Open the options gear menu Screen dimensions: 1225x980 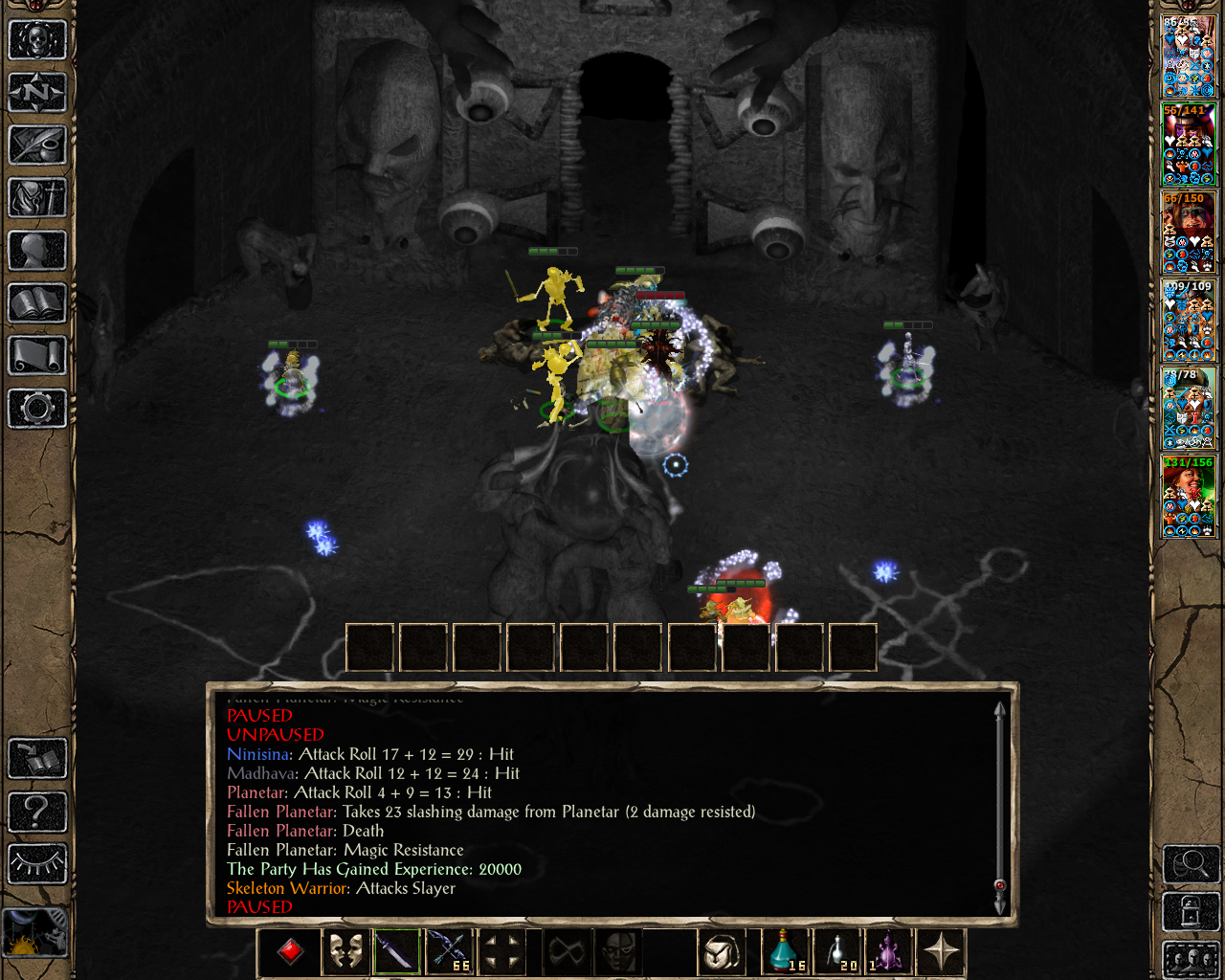37,409
